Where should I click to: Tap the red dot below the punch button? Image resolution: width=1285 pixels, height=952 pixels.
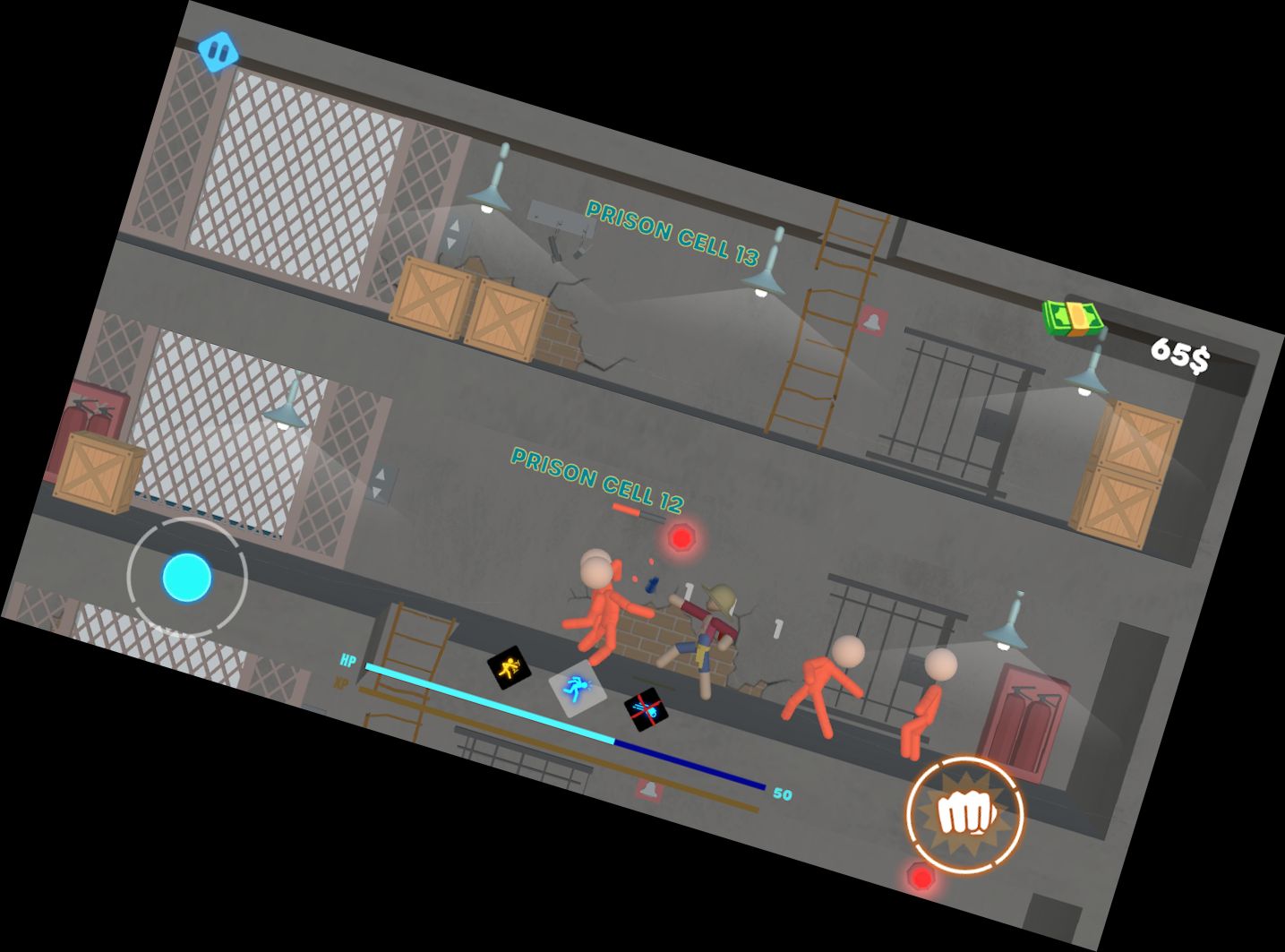click(x=921, y=876)
